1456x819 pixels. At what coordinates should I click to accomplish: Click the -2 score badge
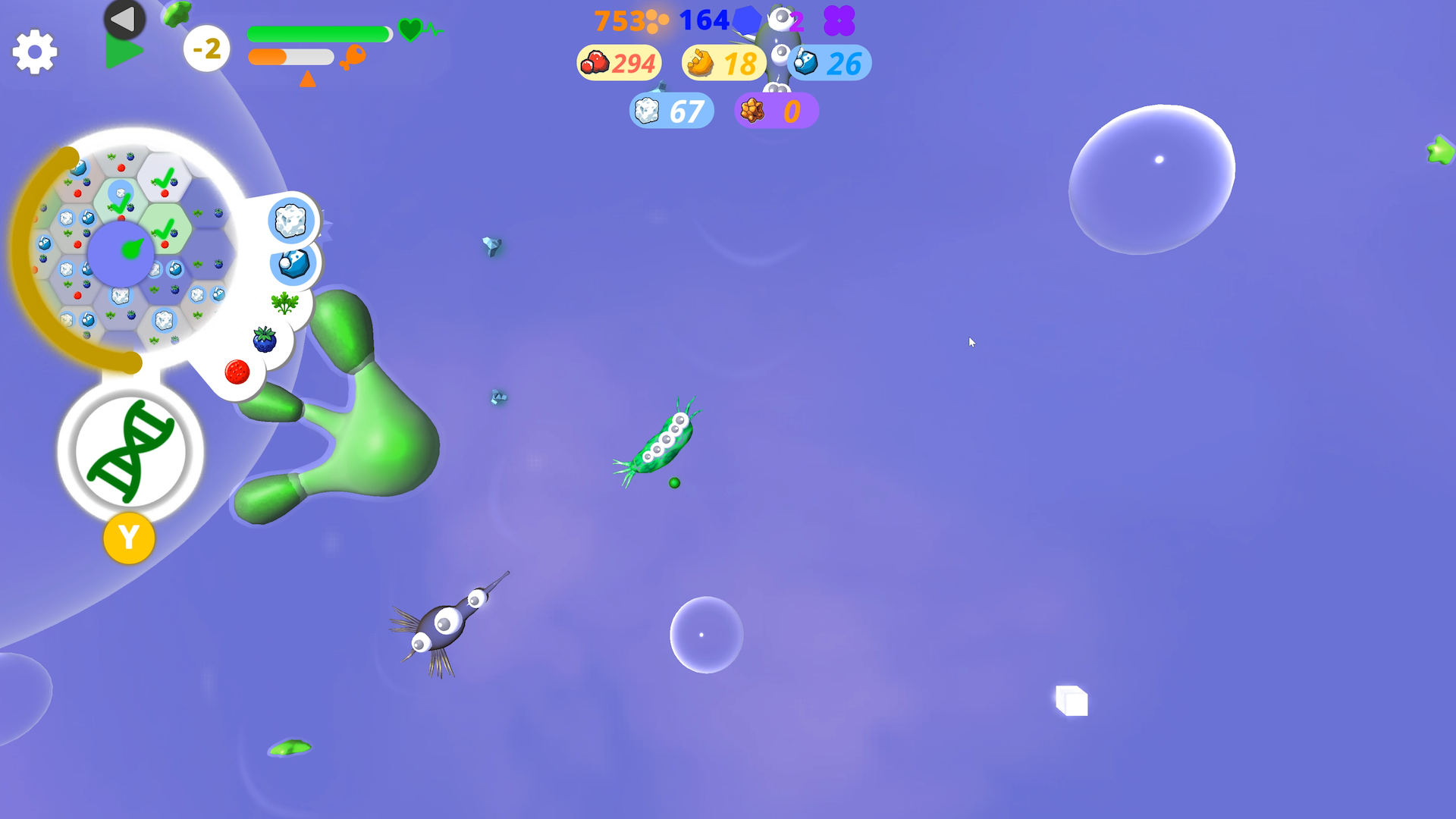coord(207,48)
